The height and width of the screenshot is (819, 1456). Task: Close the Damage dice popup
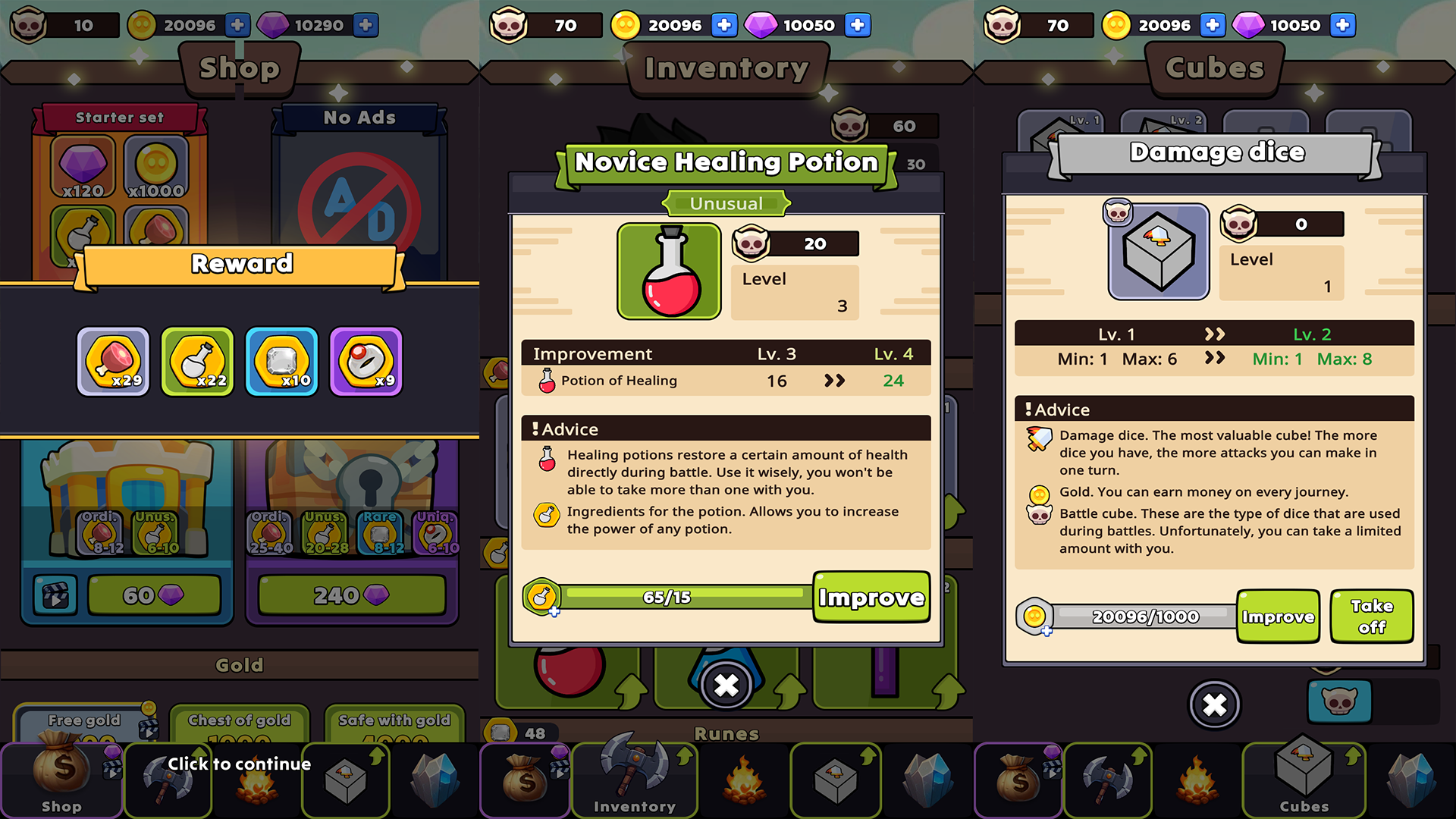point(1214,705)
